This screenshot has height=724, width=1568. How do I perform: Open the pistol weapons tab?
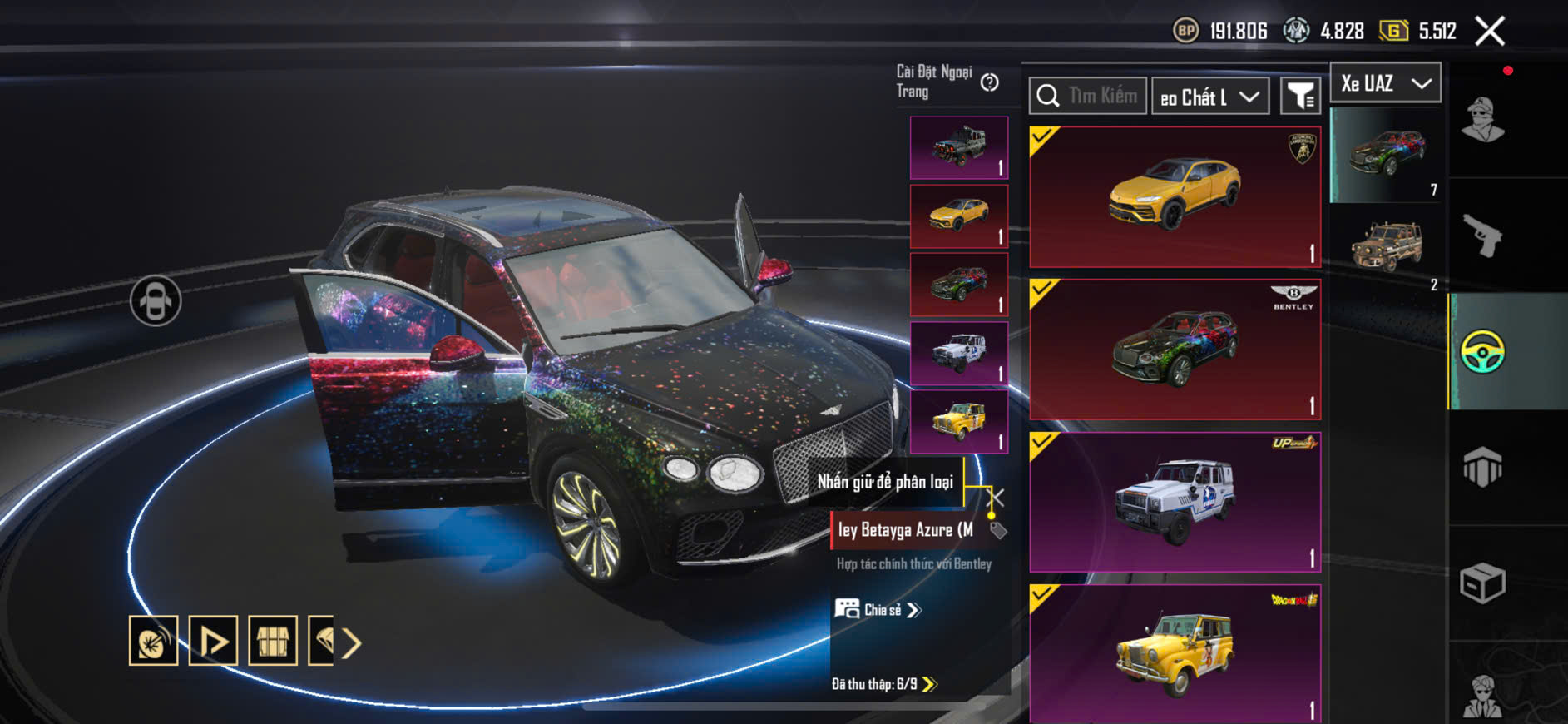click(1482, 236)
